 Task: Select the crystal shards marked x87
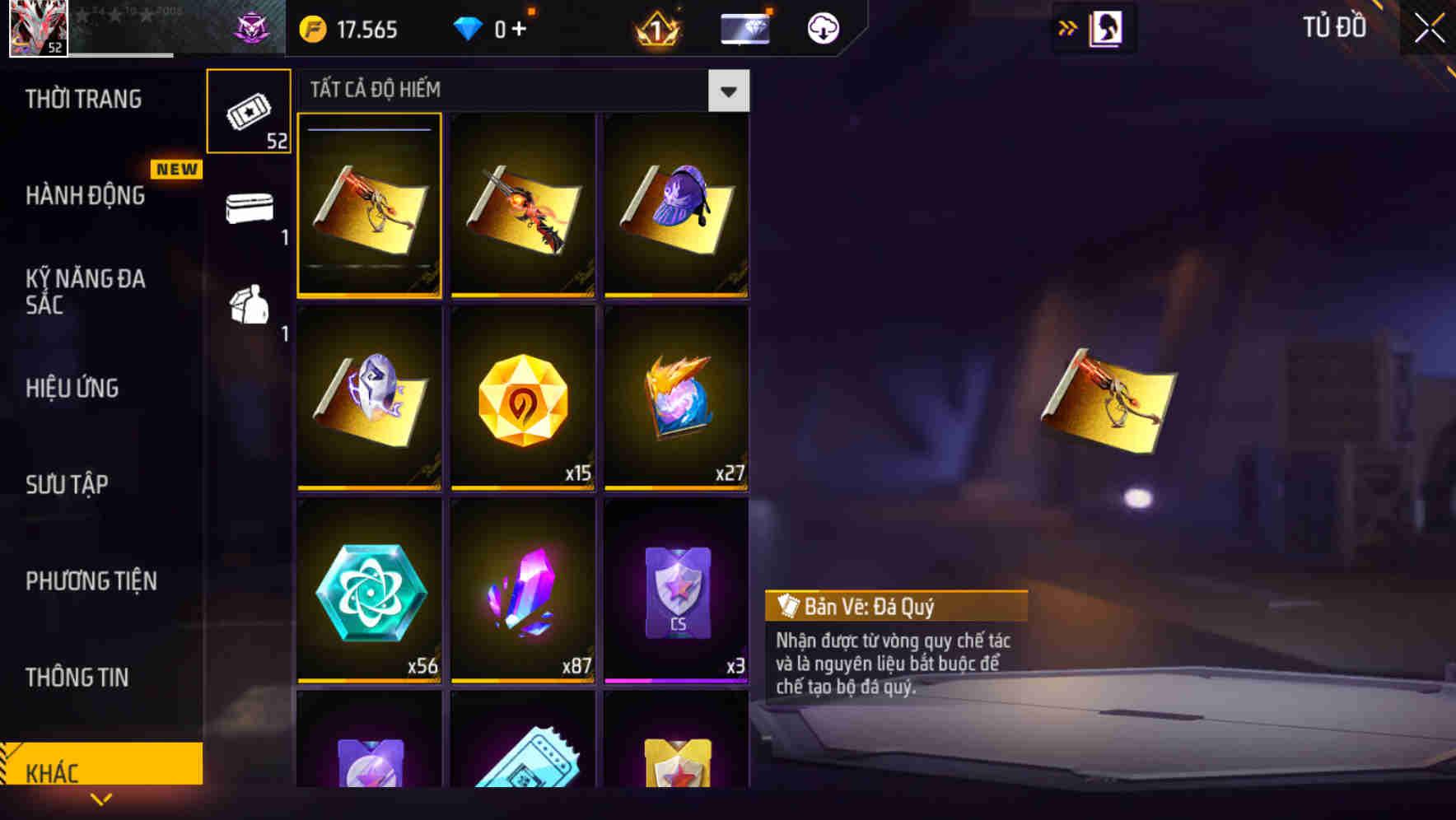(x=522, y=591)
